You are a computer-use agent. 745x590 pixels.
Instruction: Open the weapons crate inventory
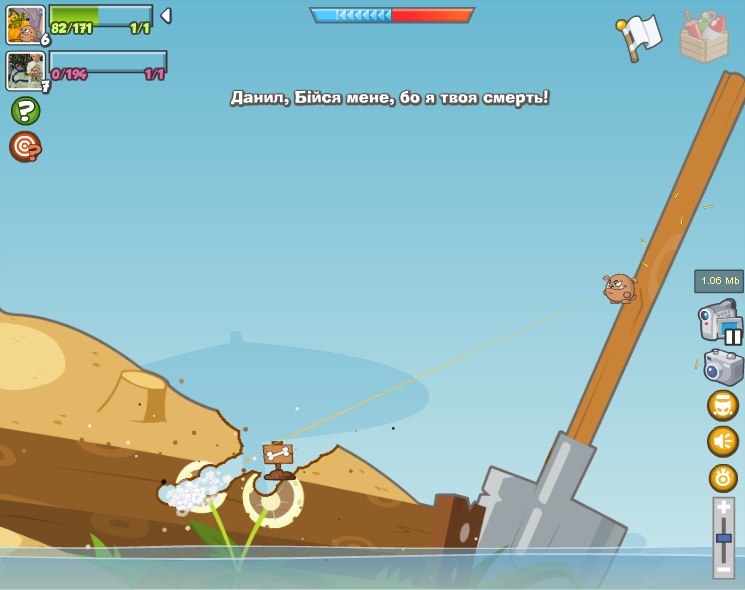point(704,36)
